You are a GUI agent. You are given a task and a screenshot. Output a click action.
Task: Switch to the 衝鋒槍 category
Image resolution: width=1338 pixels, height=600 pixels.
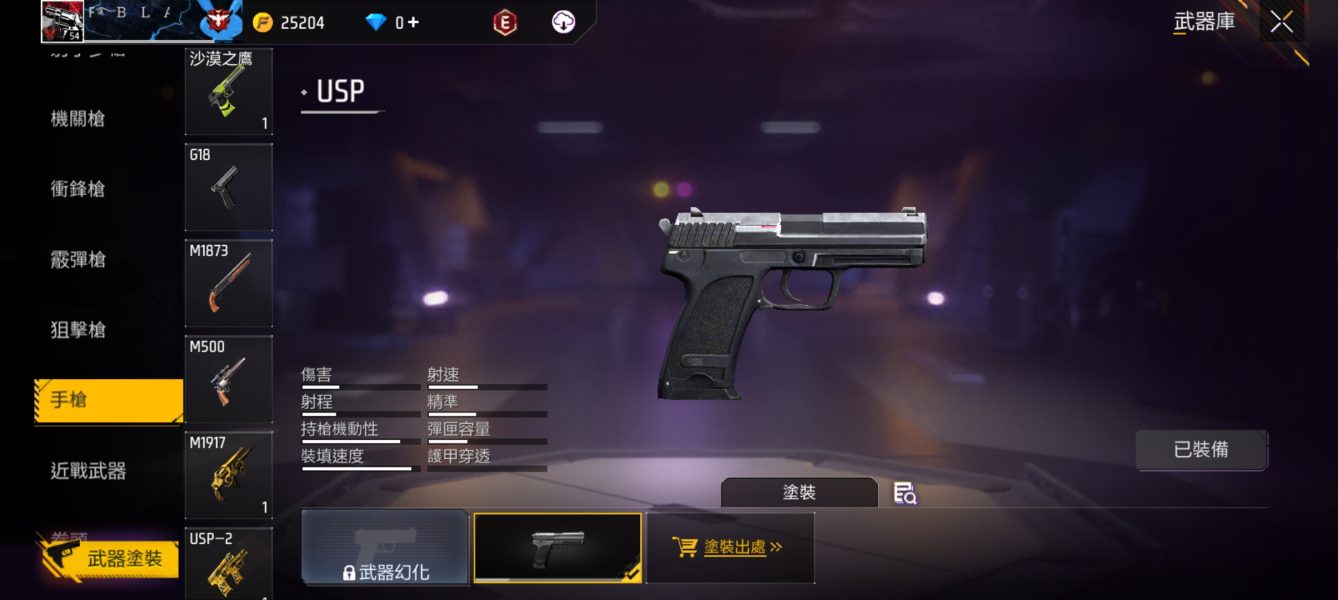pos(78,189)
